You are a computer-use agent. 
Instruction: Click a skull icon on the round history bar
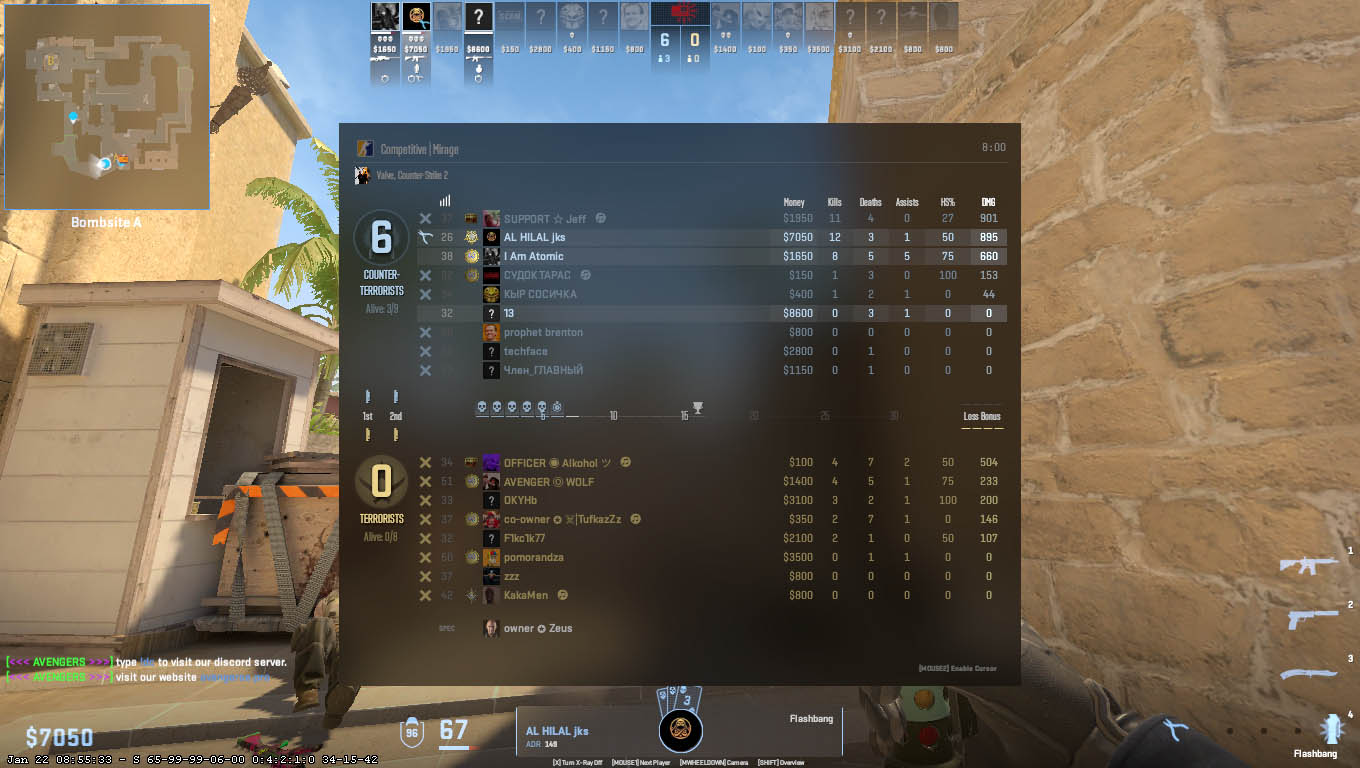point(483,407)
